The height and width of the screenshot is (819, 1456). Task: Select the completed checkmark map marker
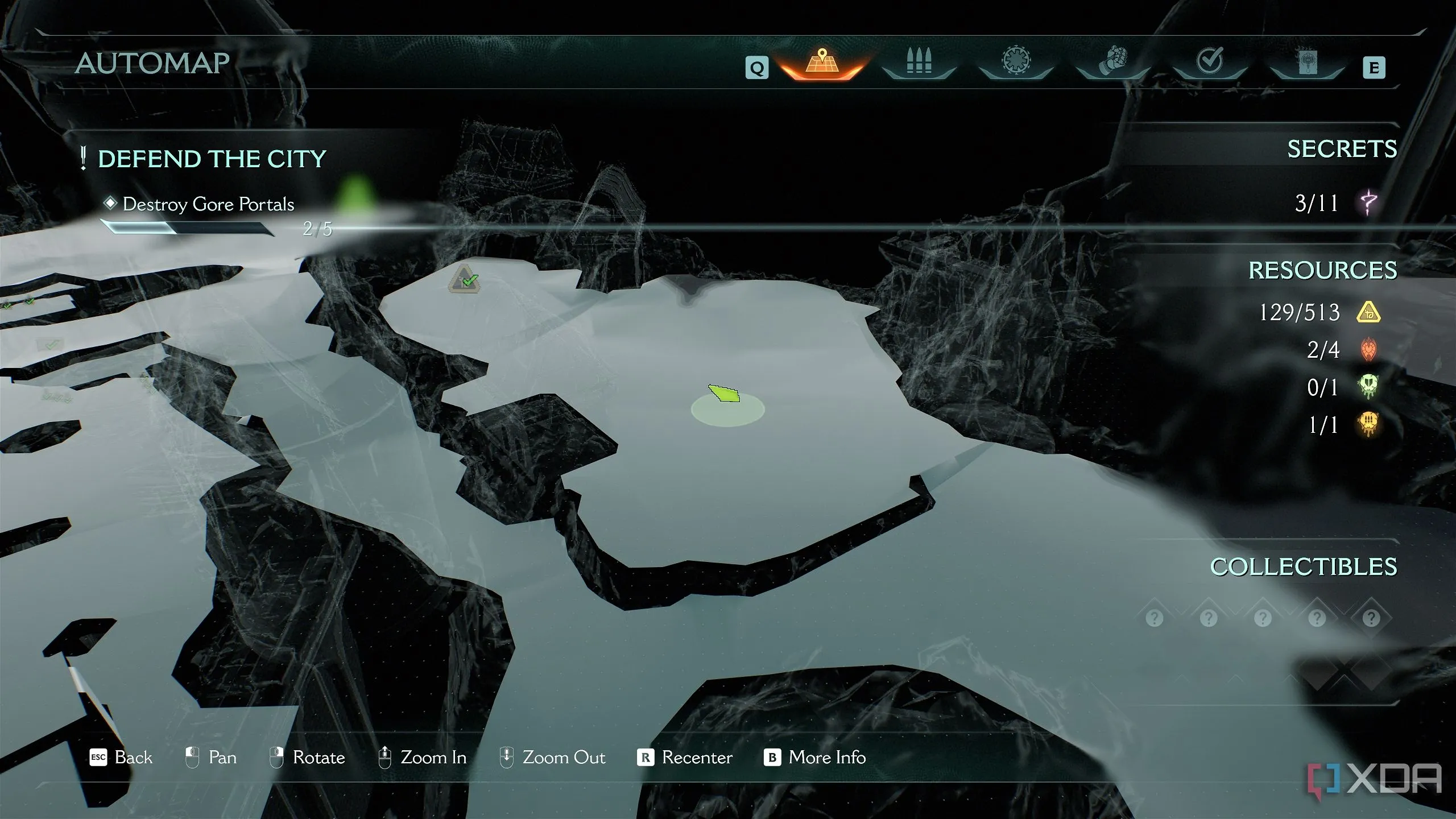(465, 279)
